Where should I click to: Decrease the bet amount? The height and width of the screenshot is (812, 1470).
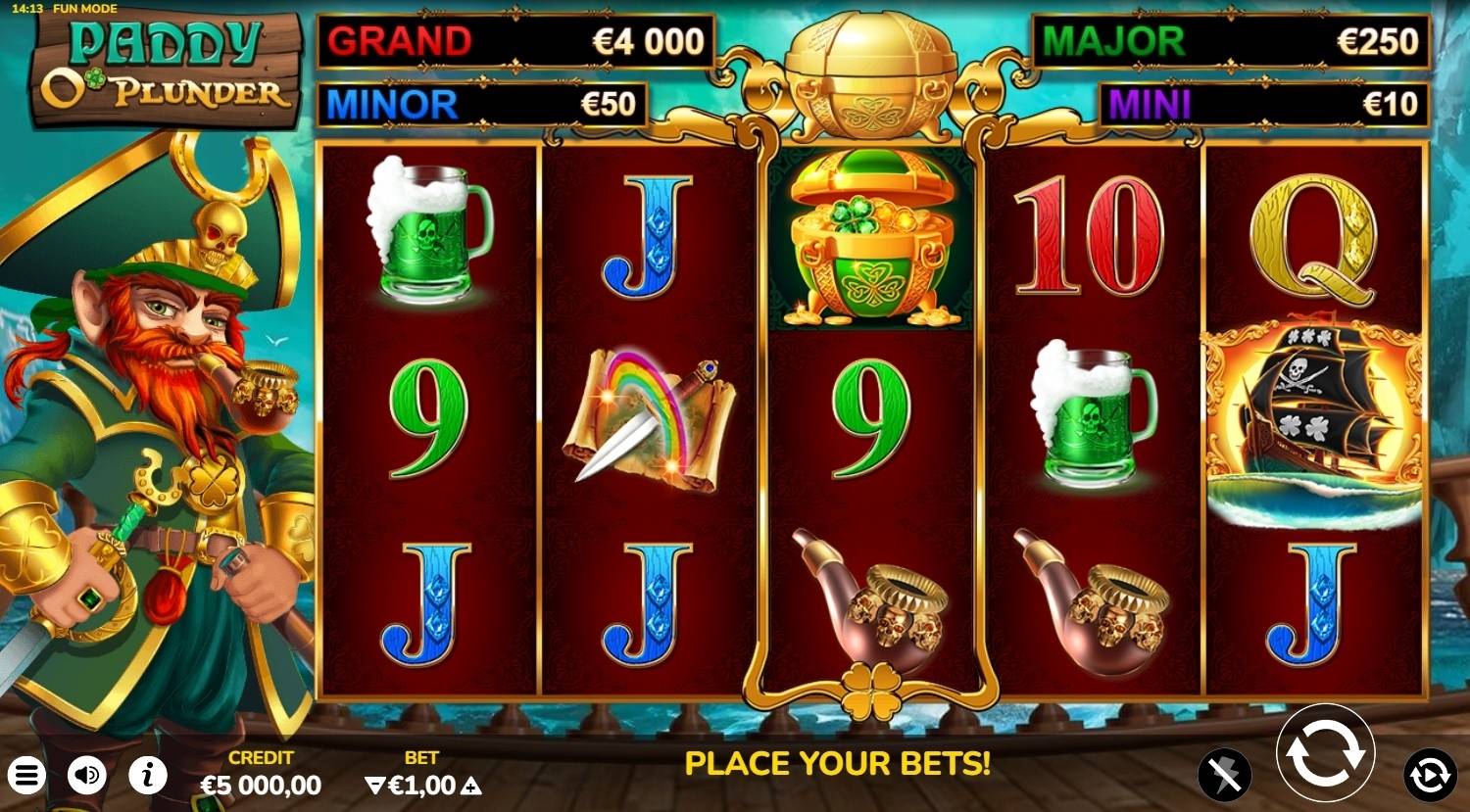pos(374,786)
